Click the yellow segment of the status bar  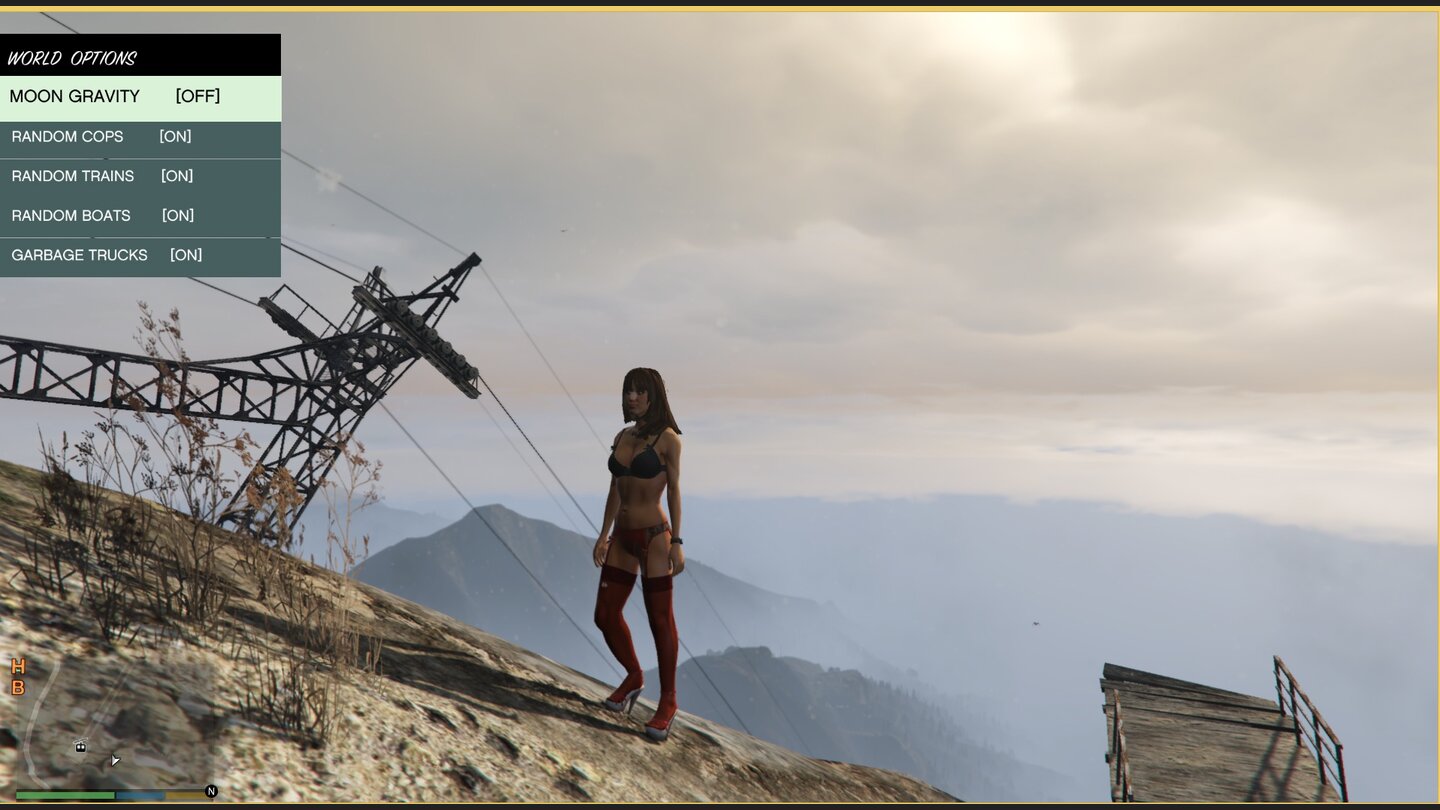183,794
